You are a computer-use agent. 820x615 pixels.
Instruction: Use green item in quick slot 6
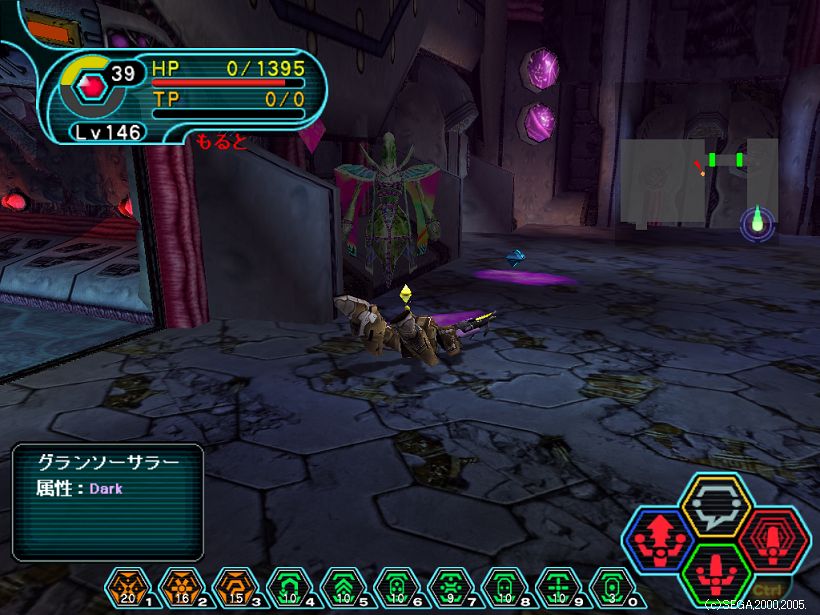[396, 585]
